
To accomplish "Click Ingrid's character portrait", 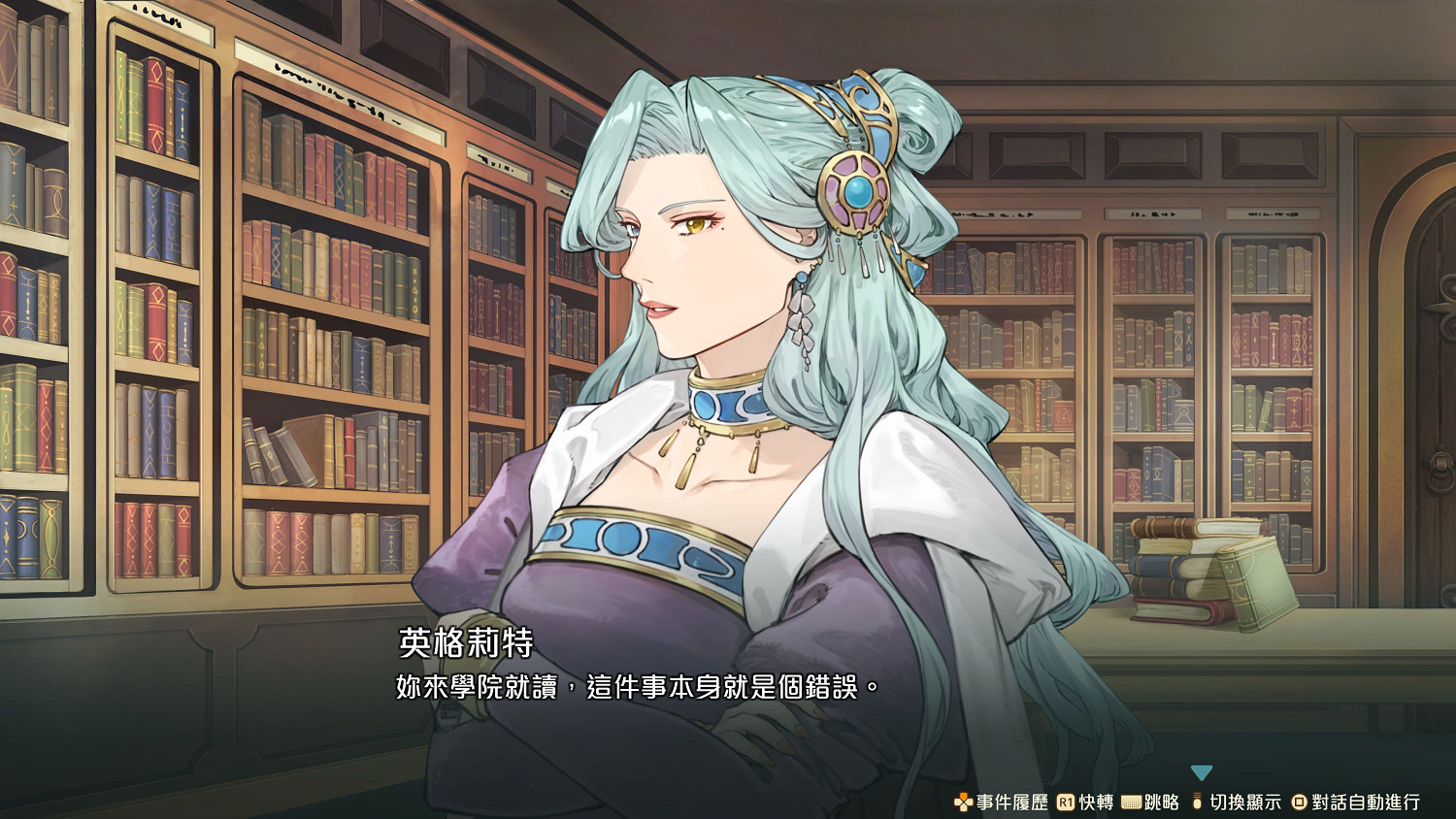I will pos(738,388).
